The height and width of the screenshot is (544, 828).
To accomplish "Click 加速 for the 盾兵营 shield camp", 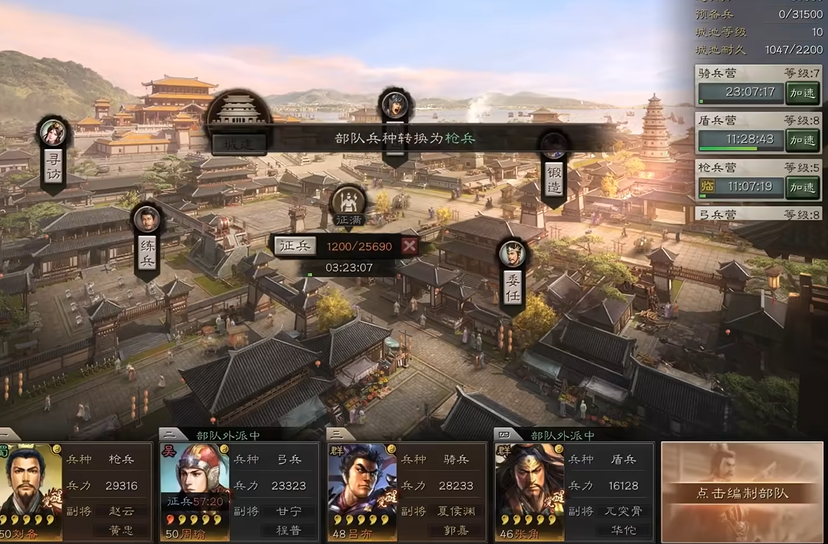I will (x=802, y=140).
